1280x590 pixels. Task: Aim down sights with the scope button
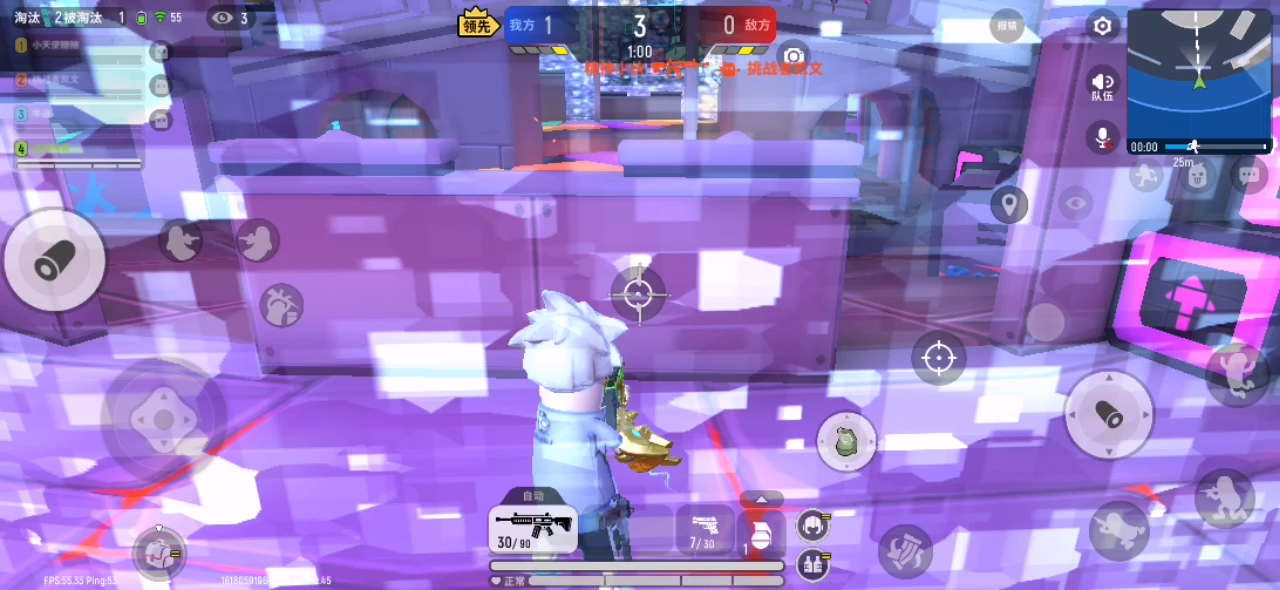pyautogui.click(x=938, y=358)
